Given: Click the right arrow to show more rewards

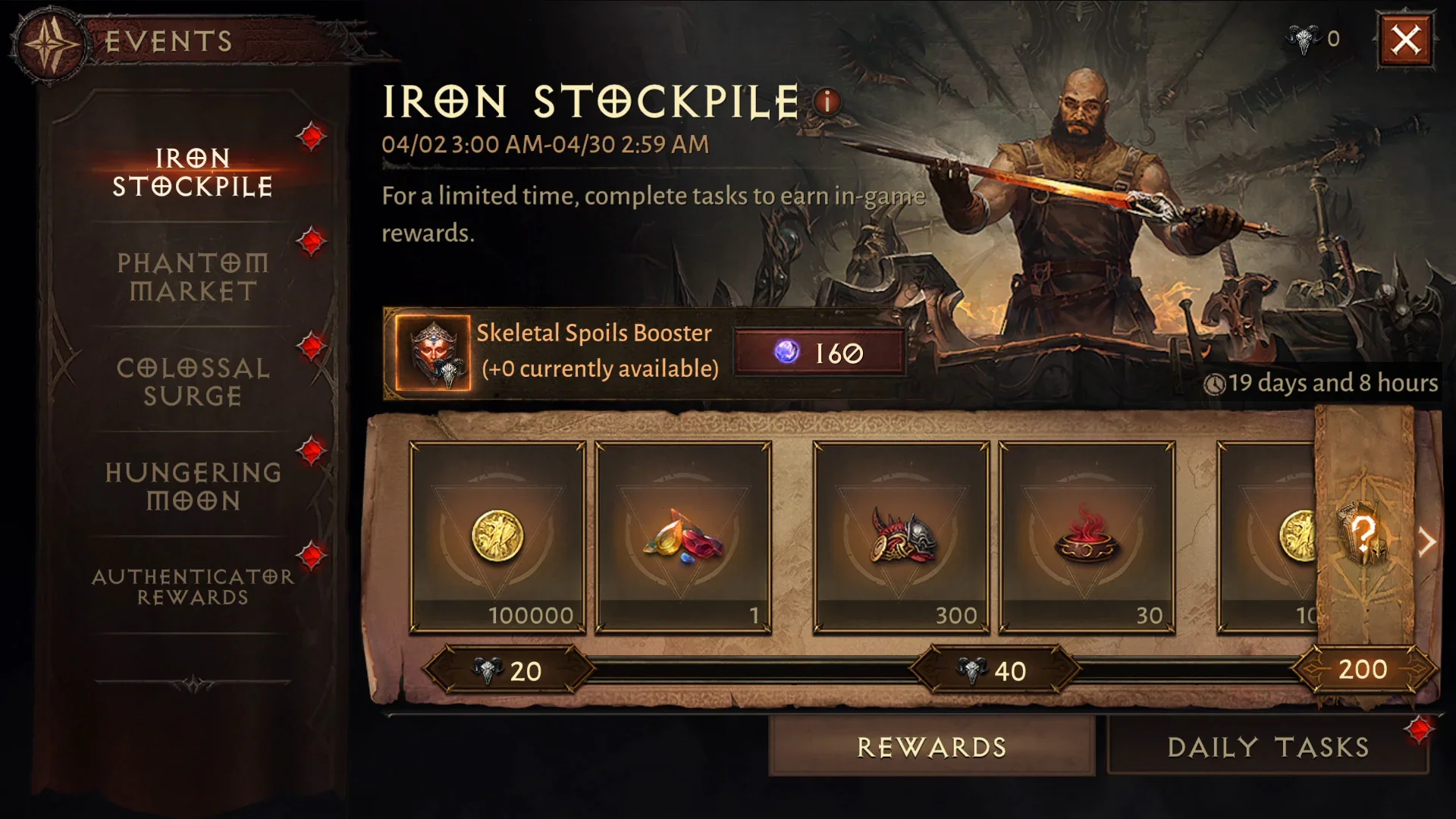Looking at the screenshot, I should tap(1427, 542).
